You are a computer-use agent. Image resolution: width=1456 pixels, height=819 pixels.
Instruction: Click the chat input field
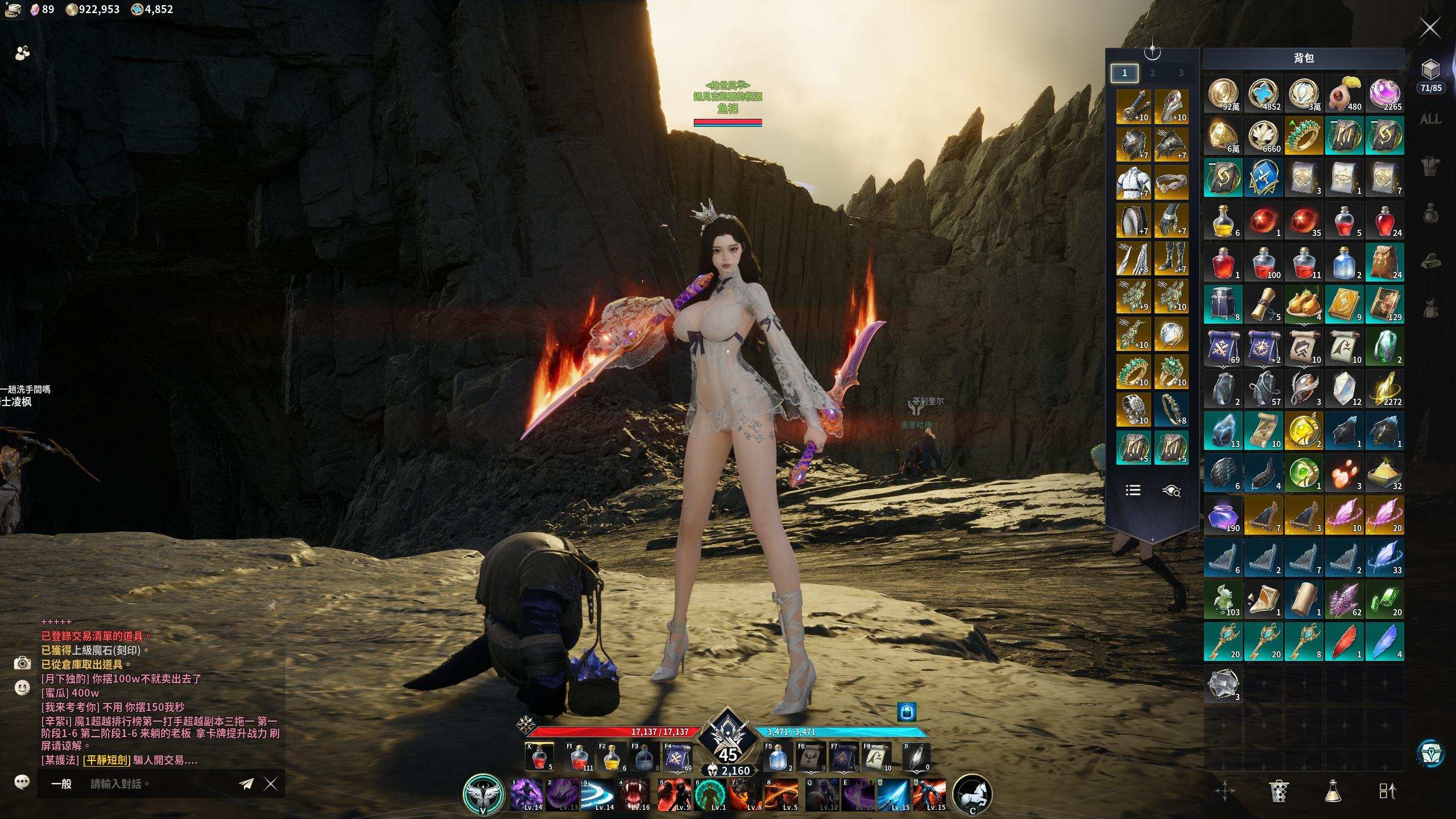pos(159,784)
